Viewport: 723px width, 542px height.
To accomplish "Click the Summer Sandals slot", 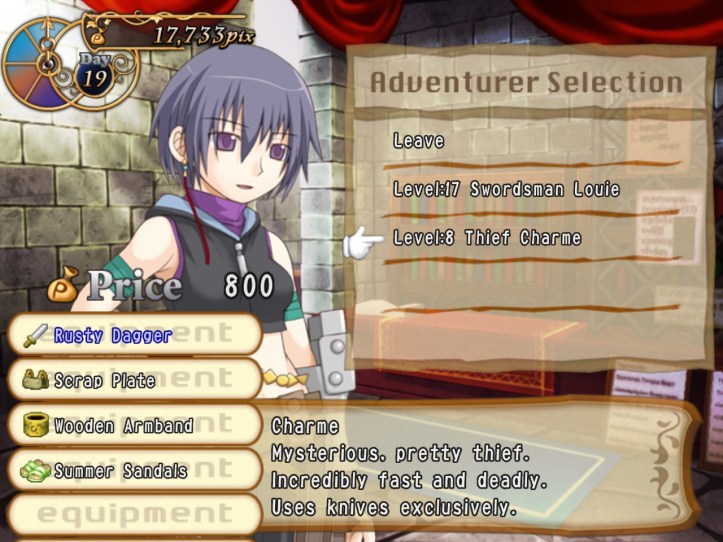I will pyautogui.click(x=134, y=470).
